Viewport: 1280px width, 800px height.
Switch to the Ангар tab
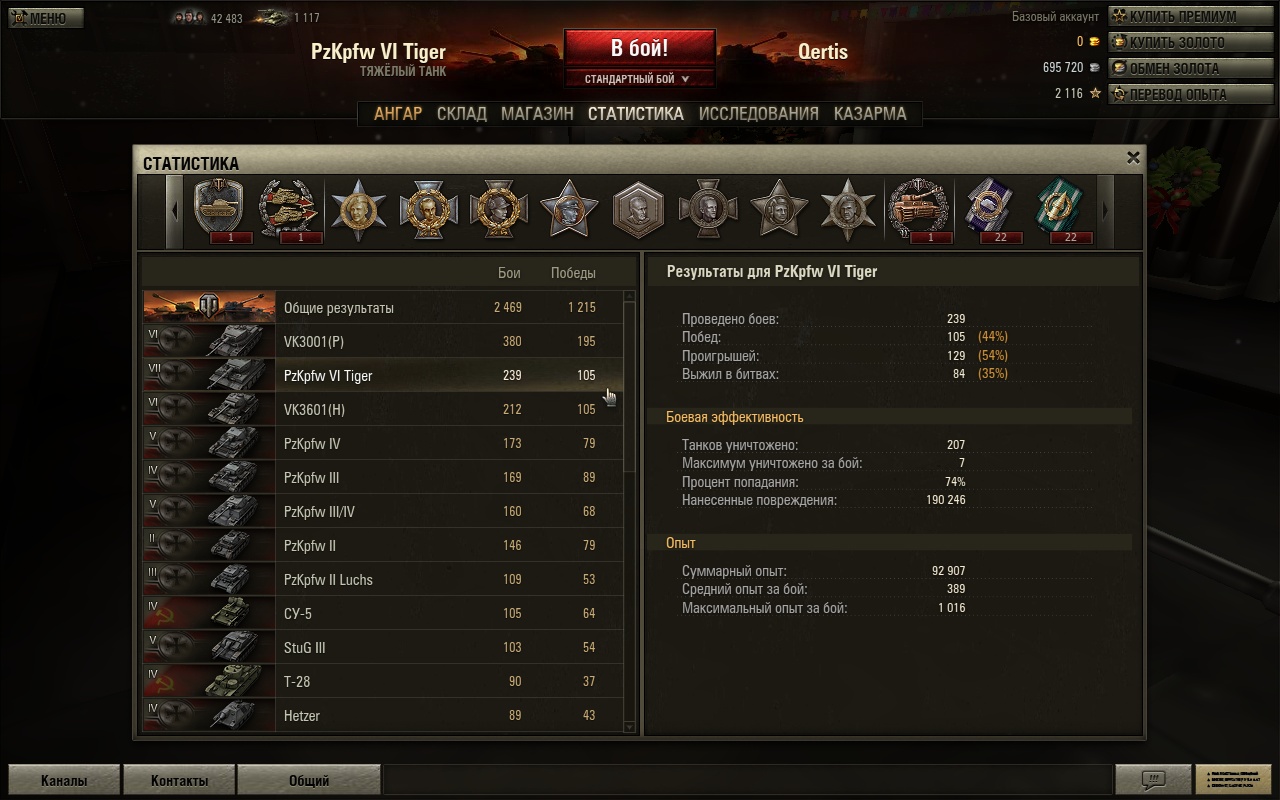398,114
